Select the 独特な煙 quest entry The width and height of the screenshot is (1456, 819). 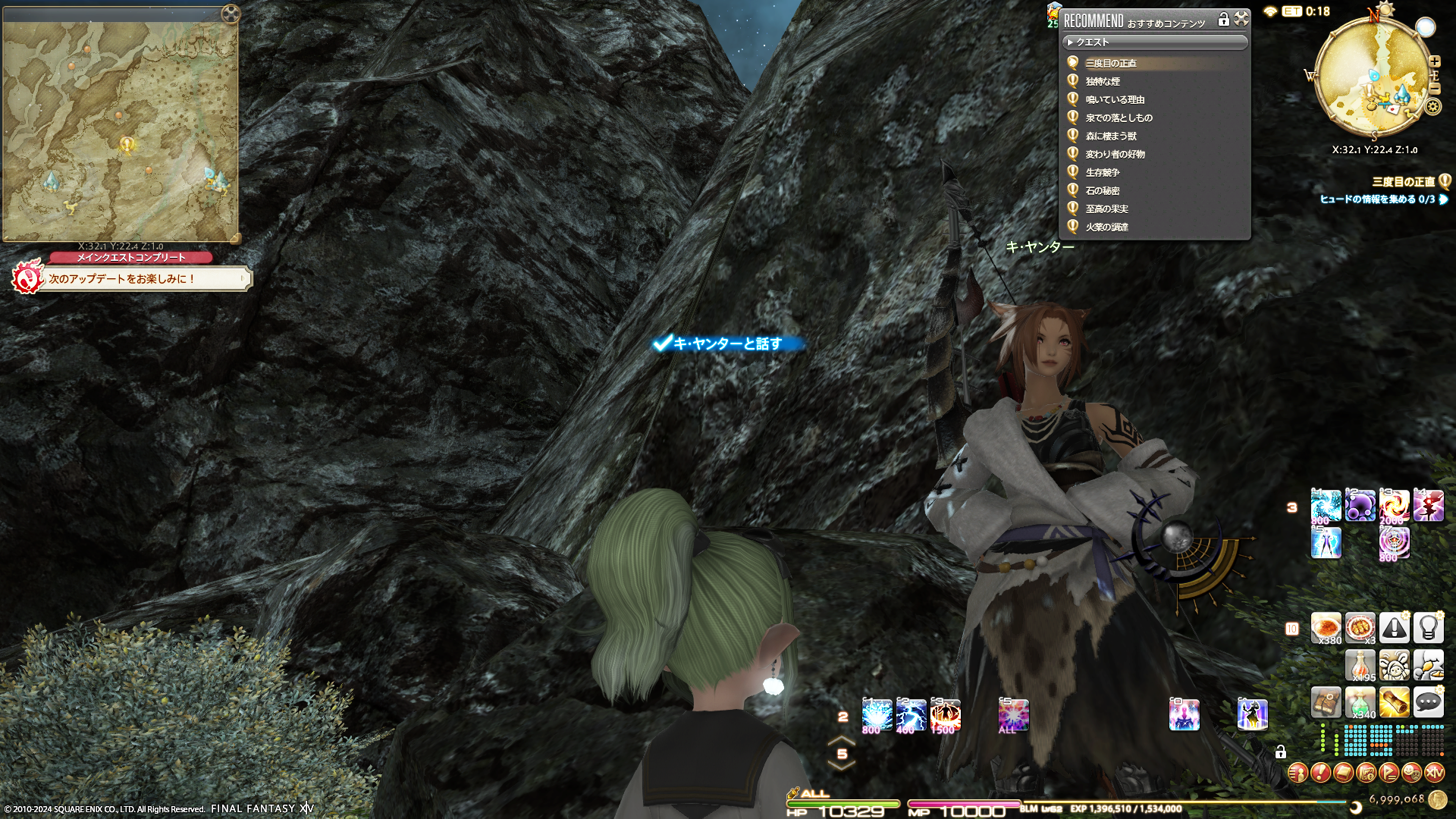point(1103,81)
